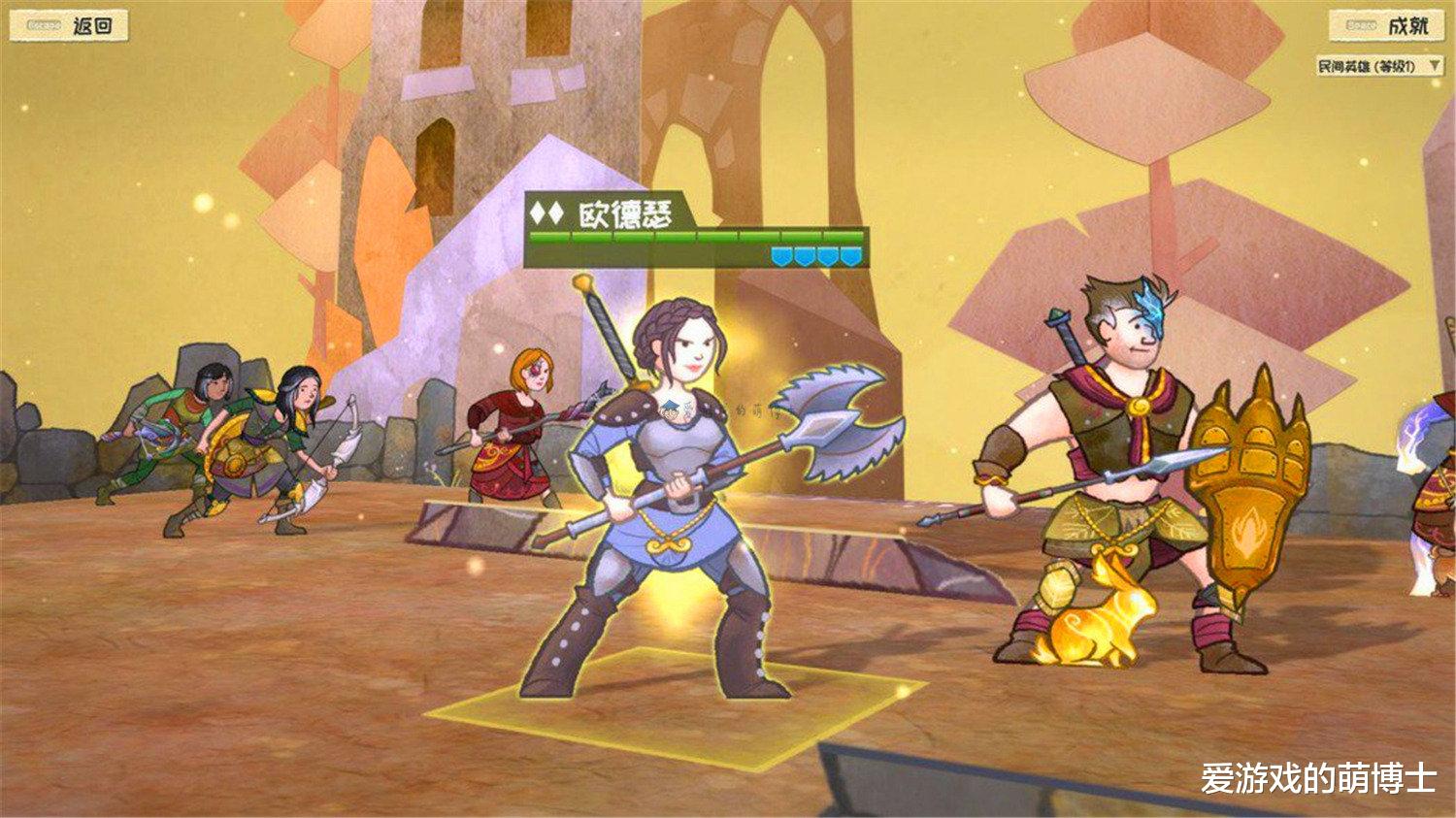1456x818 pixels.
Task: Click the rightmost blue armor shield icon
Action: (x=852, y=255)
